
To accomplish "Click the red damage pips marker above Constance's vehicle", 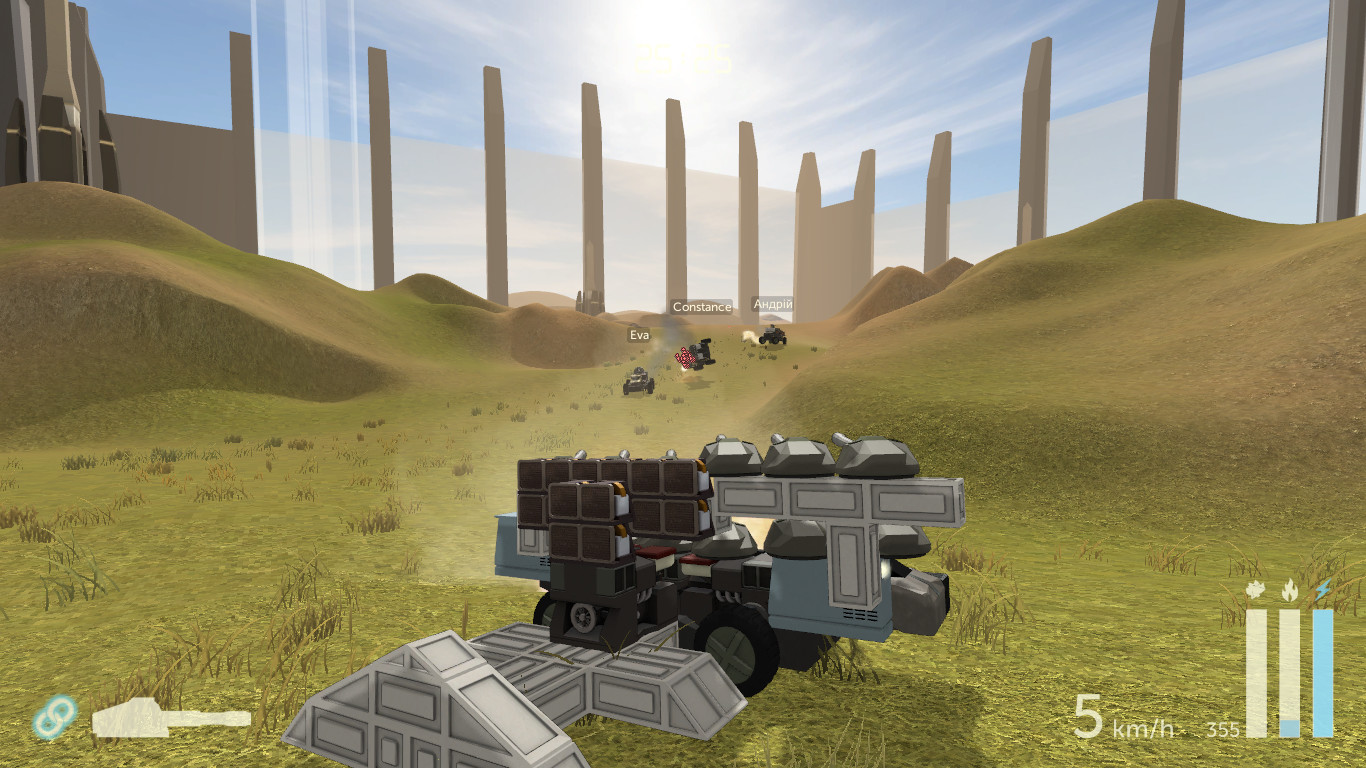I will 686,357.
